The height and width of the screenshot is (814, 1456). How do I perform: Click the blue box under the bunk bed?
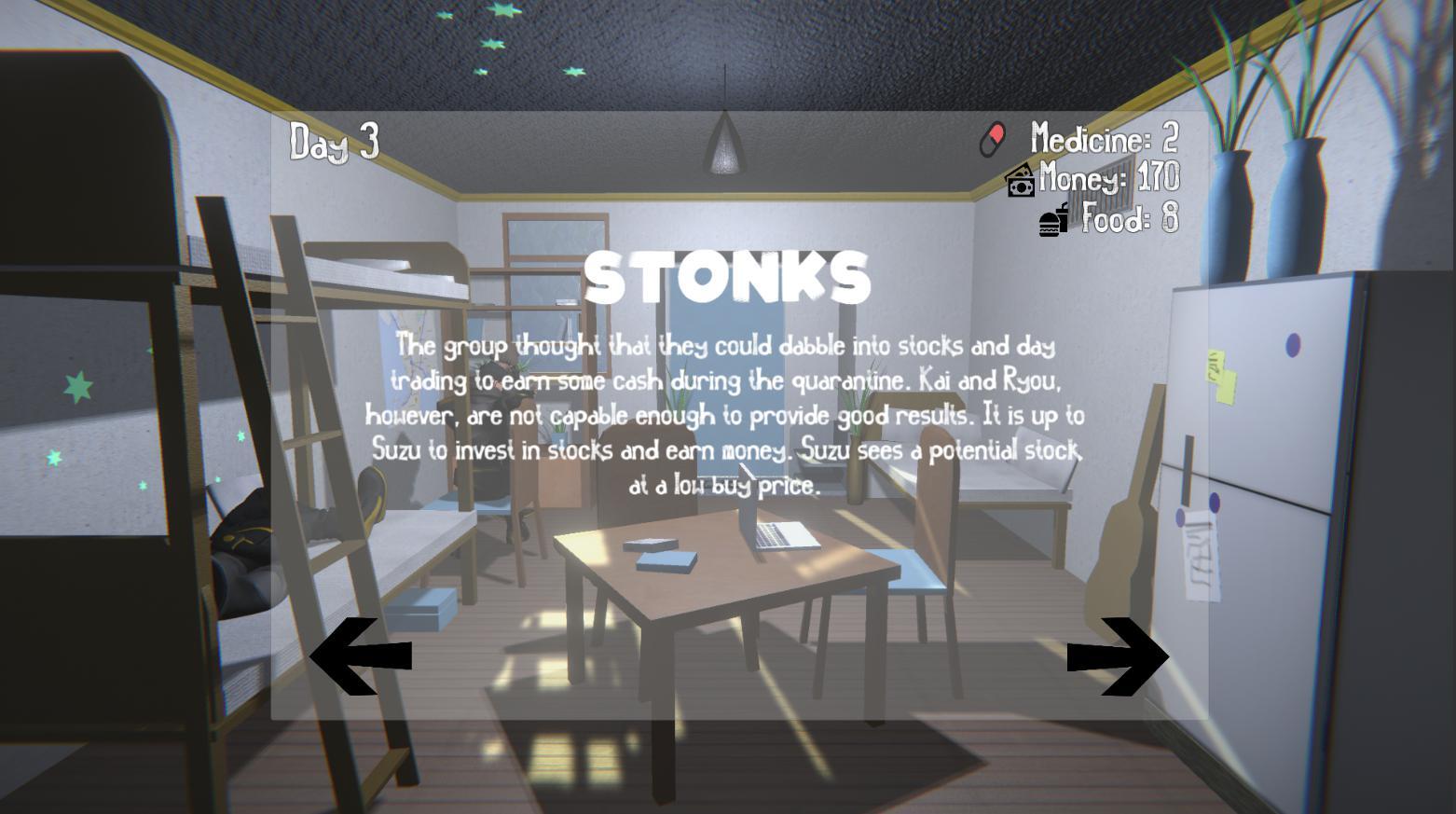424,606
